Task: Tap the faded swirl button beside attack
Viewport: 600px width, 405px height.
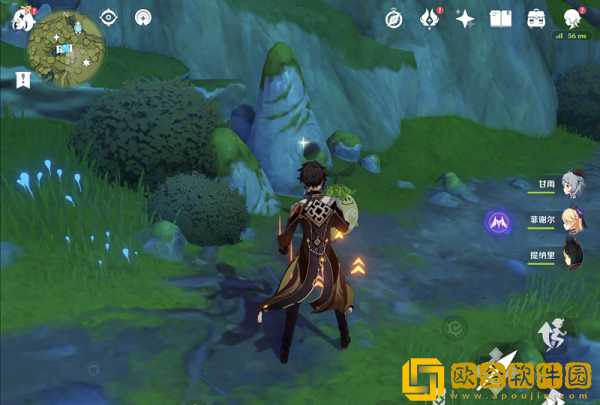Action: [x=455, y=330]
